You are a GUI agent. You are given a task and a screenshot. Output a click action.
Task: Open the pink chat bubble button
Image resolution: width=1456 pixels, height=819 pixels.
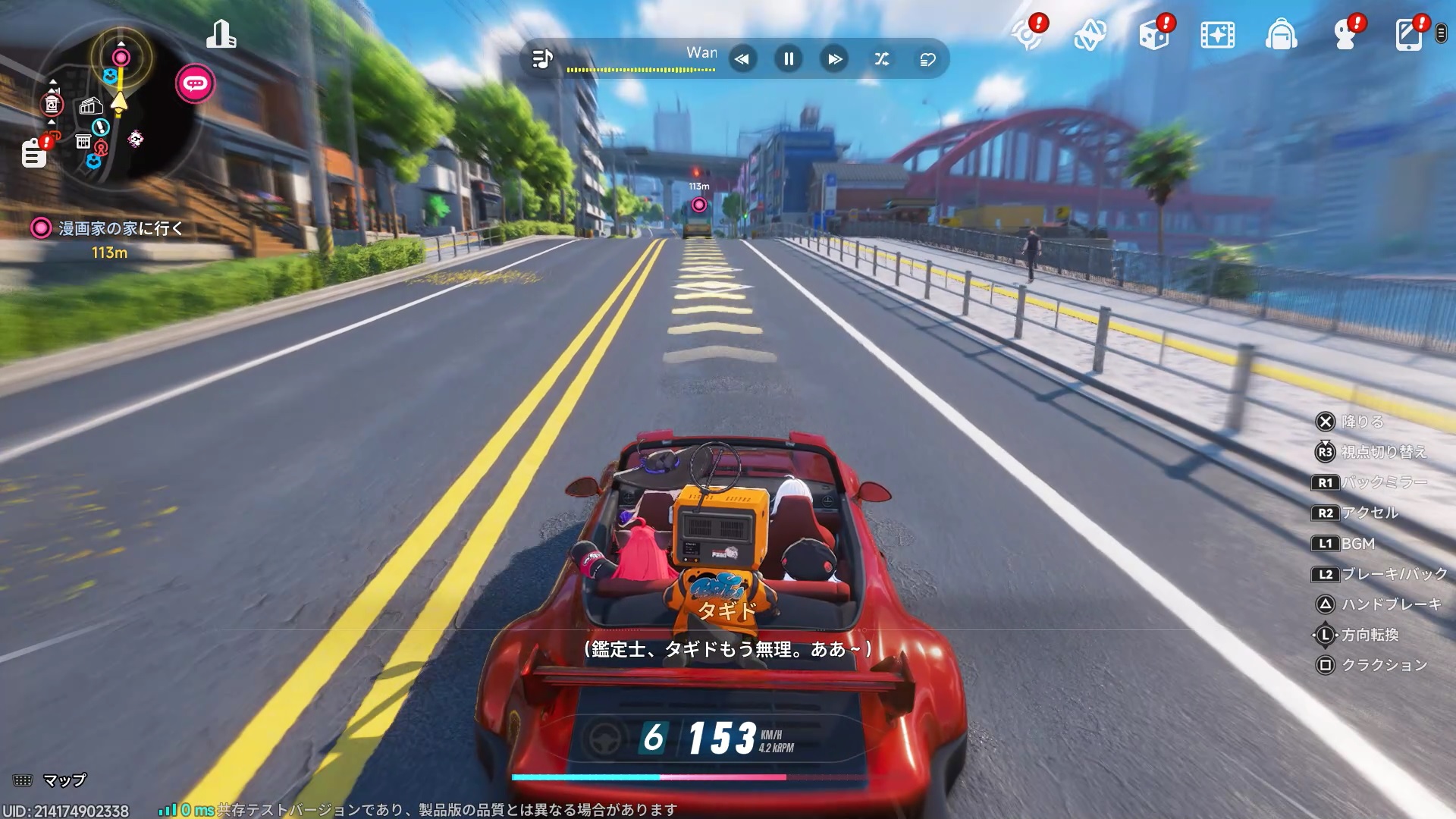click(196, 83)
